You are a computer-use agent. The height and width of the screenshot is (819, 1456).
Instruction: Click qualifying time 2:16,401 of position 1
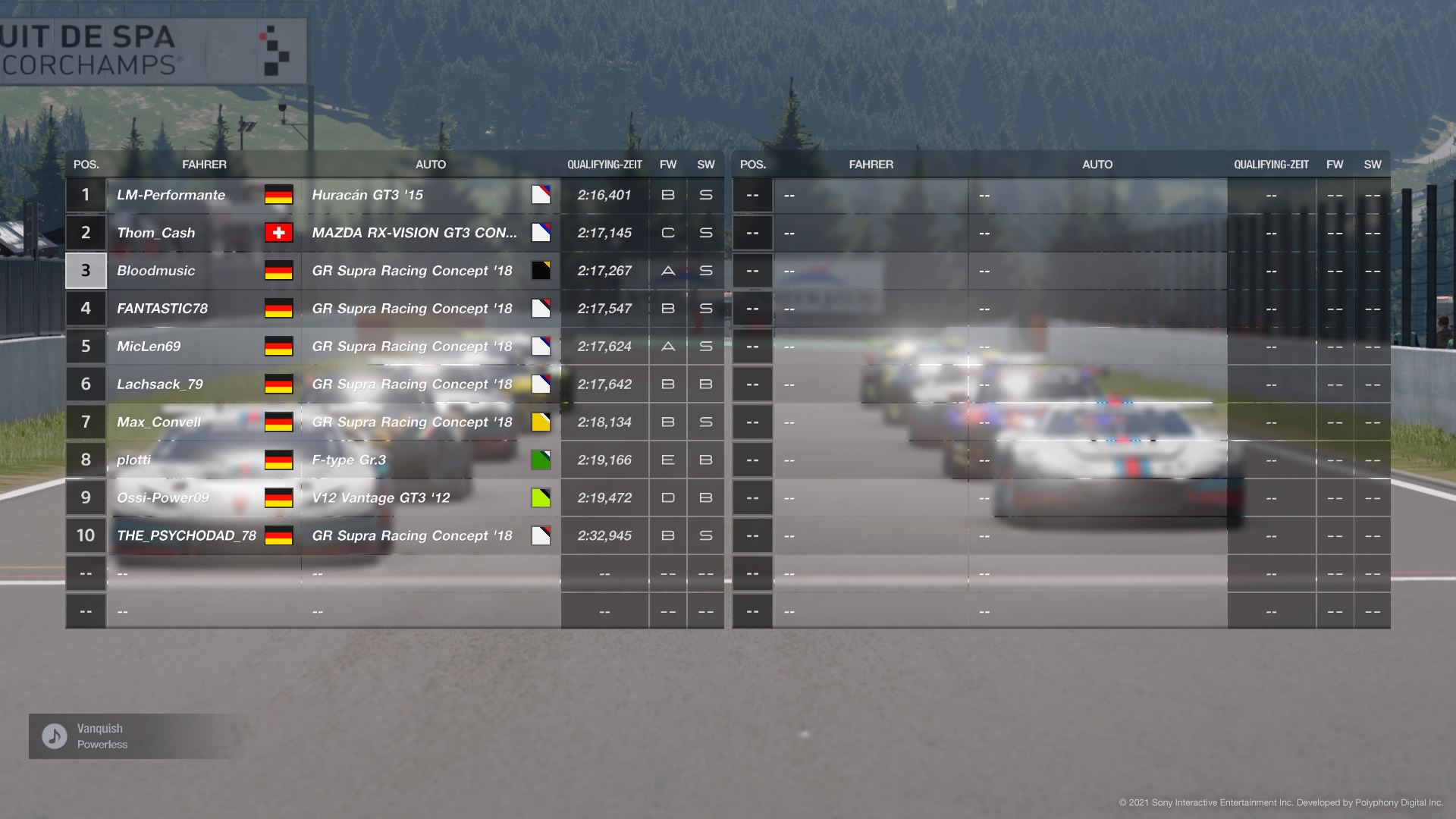click(x=604, y=195)
